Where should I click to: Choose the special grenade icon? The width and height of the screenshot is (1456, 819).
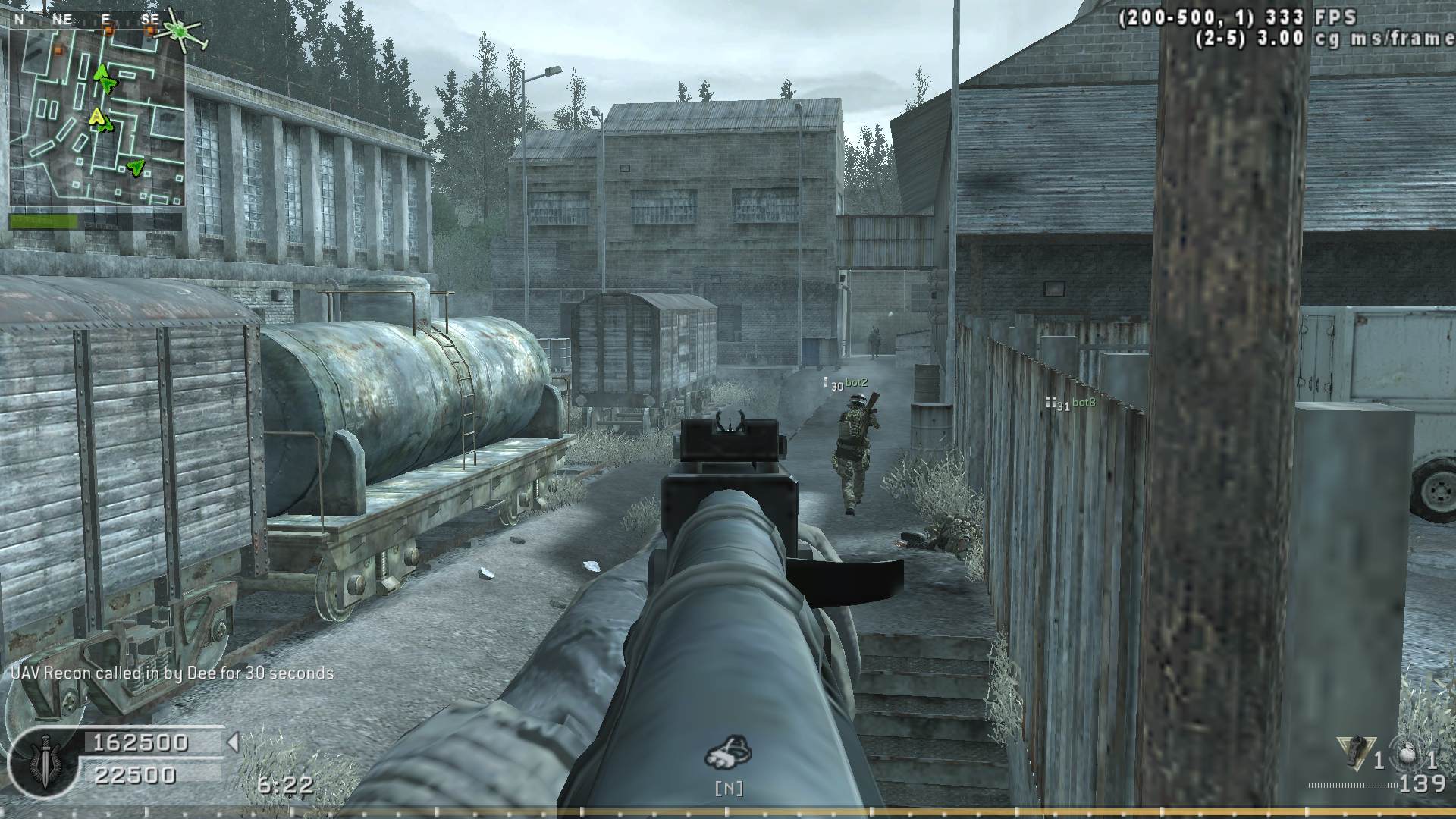(x=1357, y=751)
